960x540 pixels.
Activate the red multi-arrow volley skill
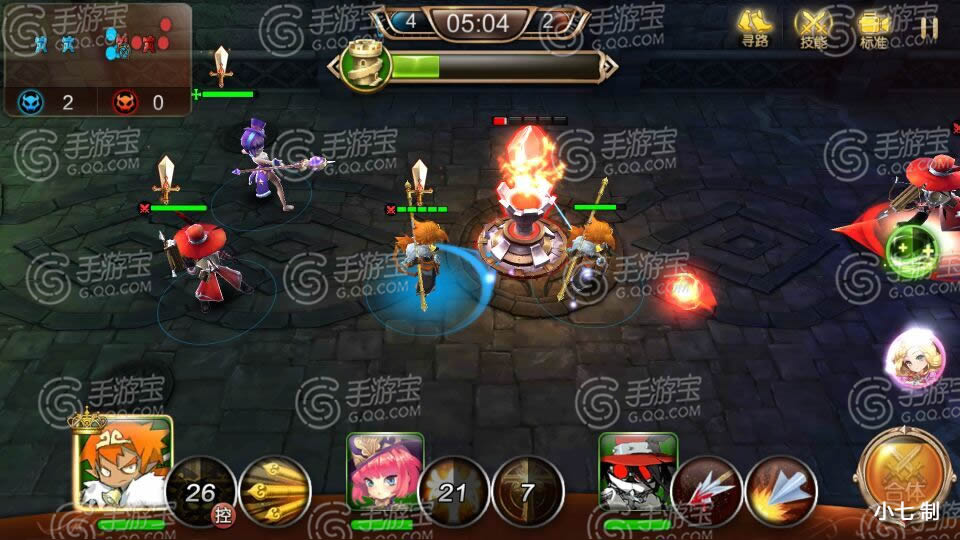706,492
